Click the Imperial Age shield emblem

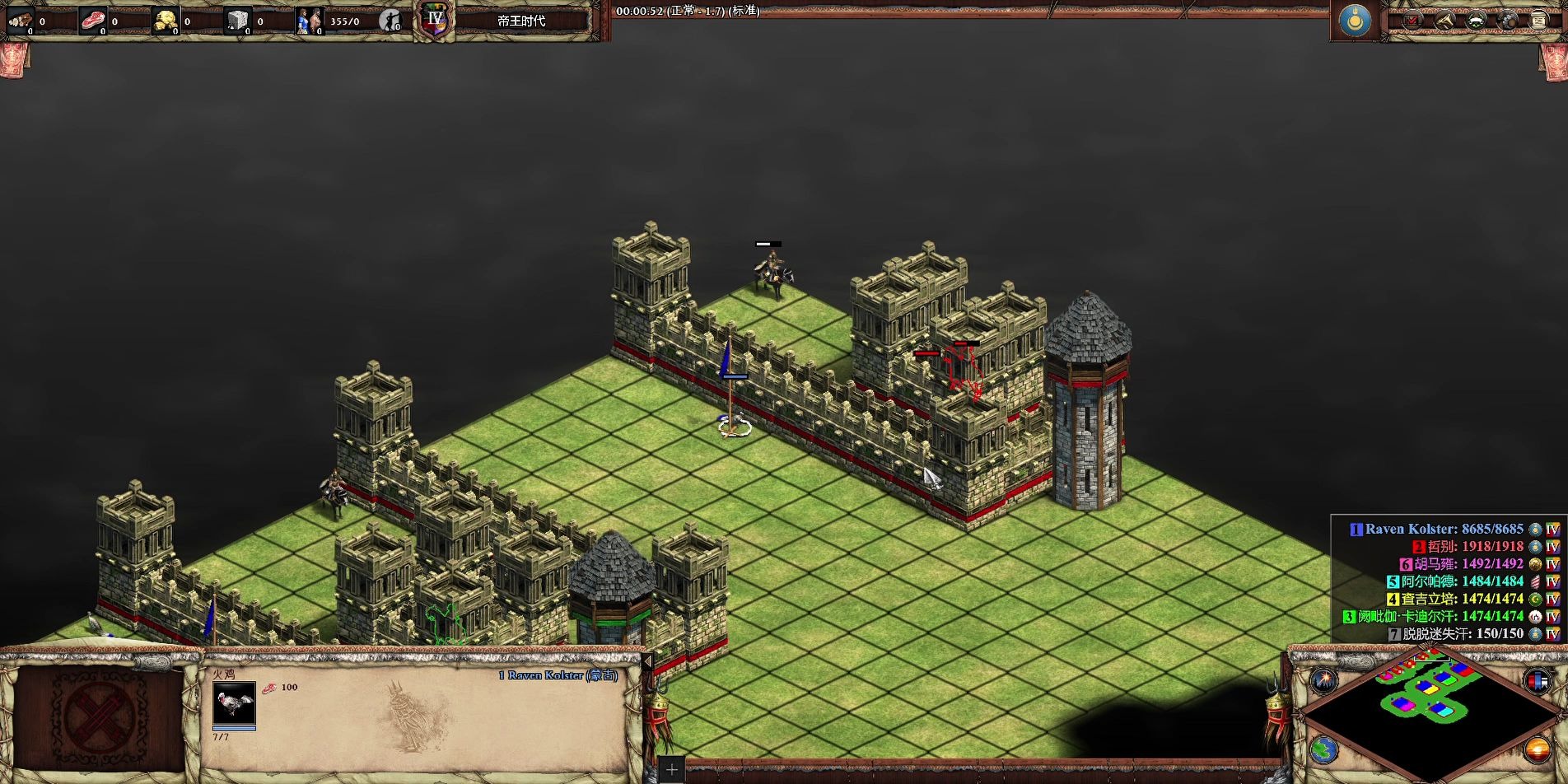pyautogui.click(x=435, y=21)
